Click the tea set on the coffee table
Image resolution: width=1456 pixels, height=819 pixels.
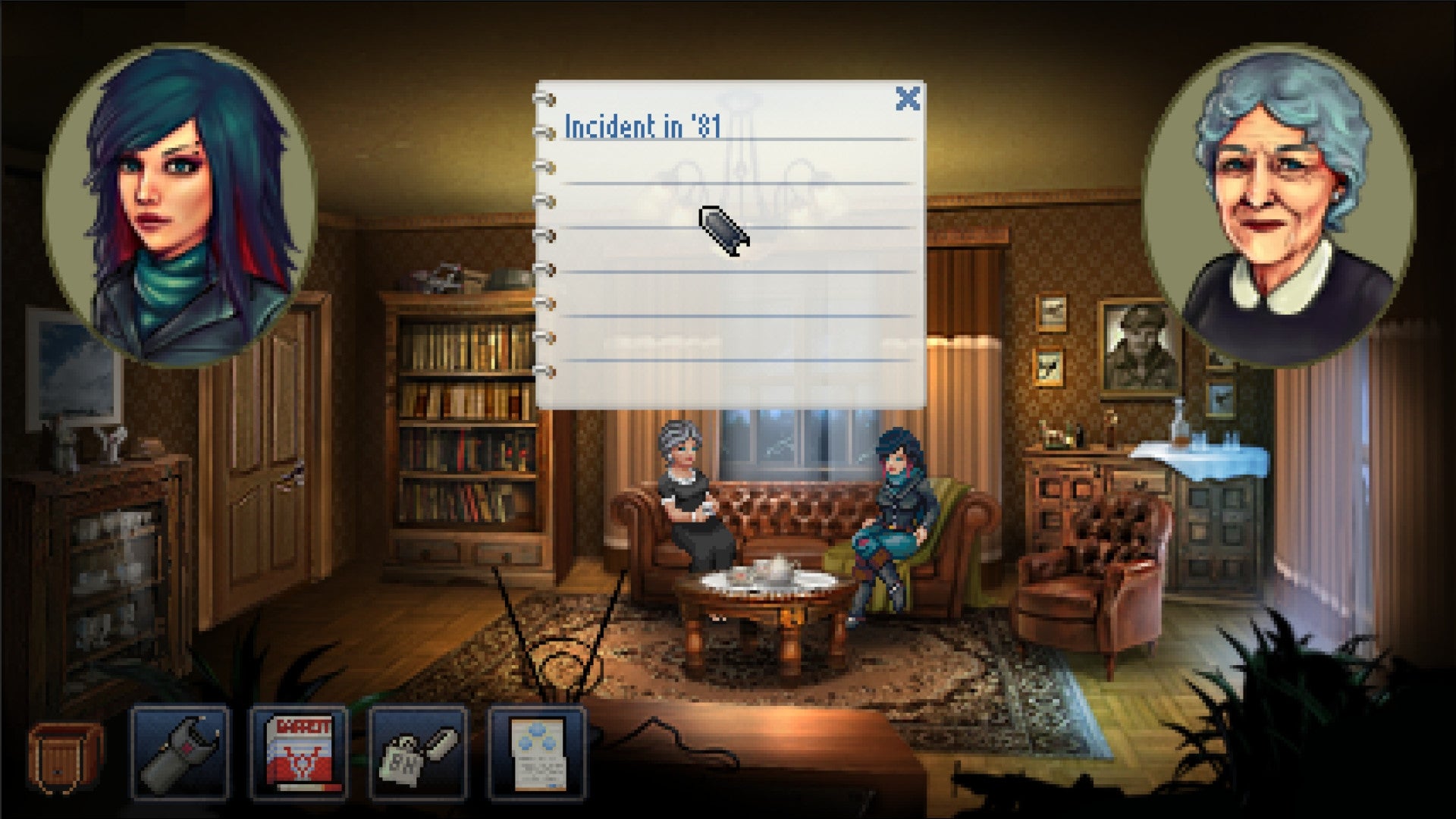[x=766, y=576]
